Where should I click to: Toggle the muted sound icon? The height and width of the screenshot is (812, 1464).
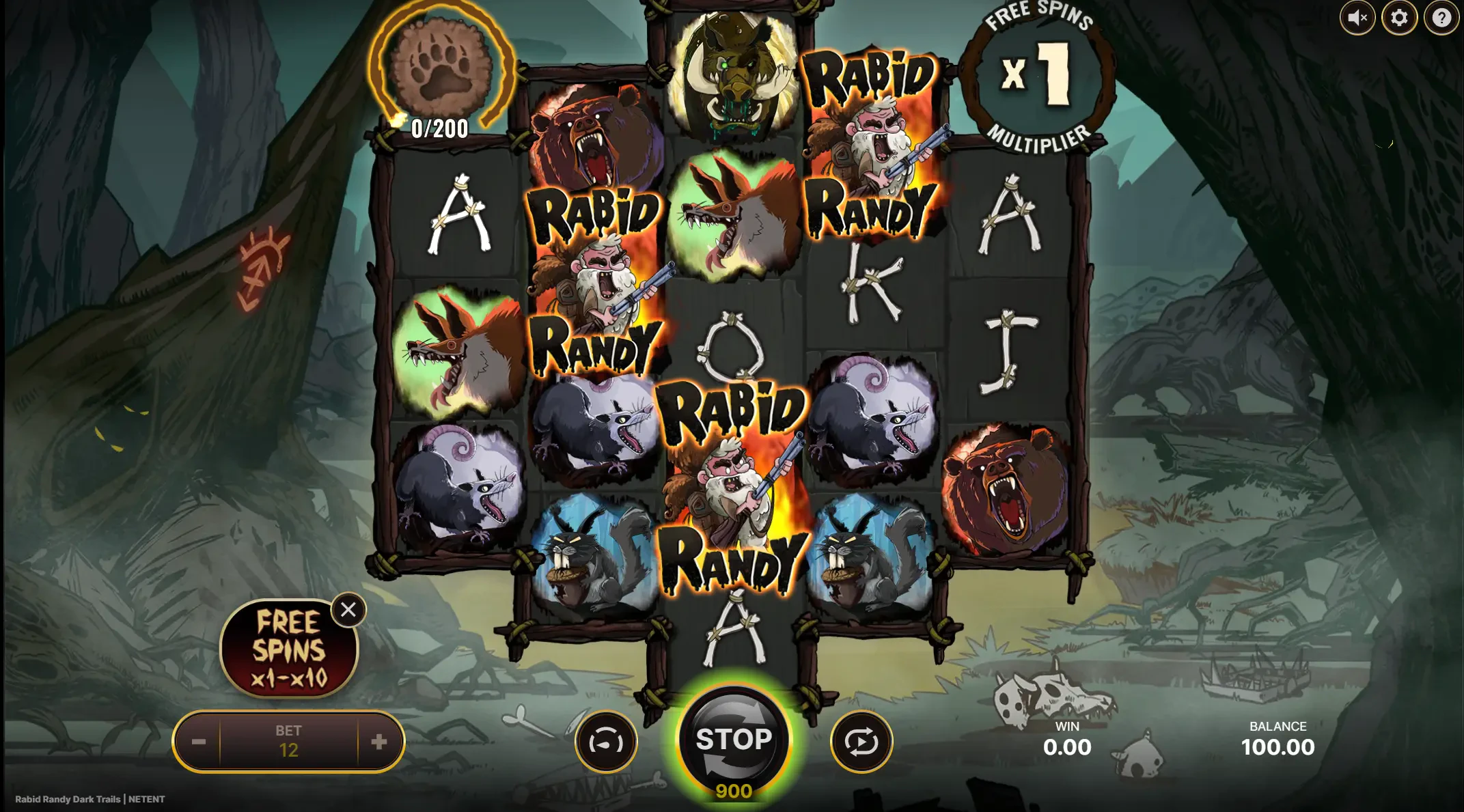point(1357,18)
